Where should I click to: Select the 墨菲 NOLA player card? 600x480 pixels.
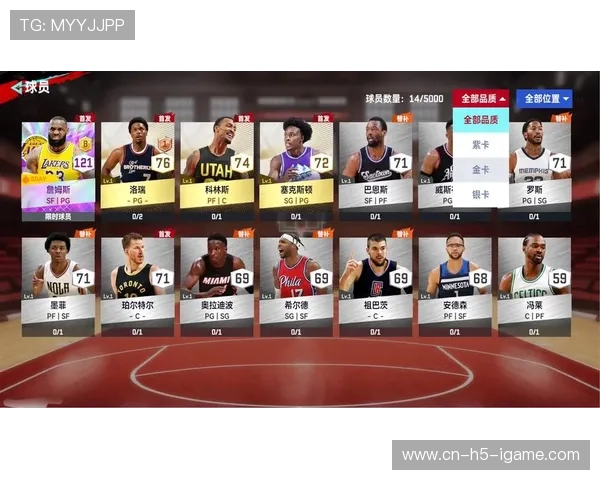58,284
